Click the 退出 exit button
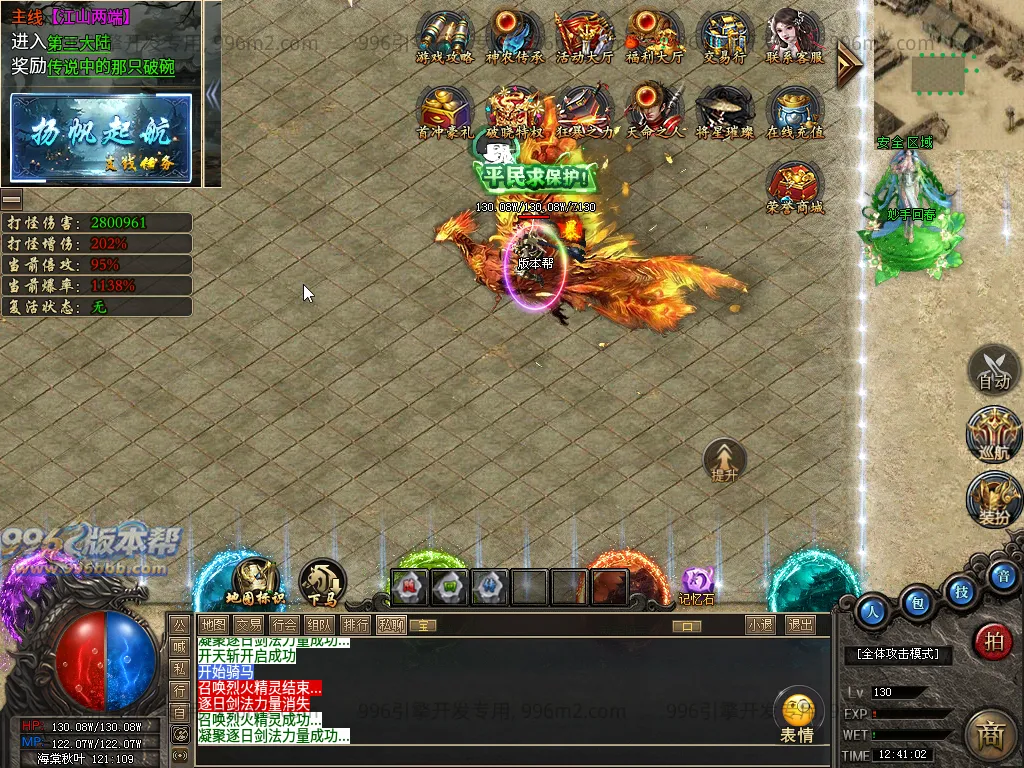Image resolution: width=1024 pixels, height=768 pixels. coord(800,625)
